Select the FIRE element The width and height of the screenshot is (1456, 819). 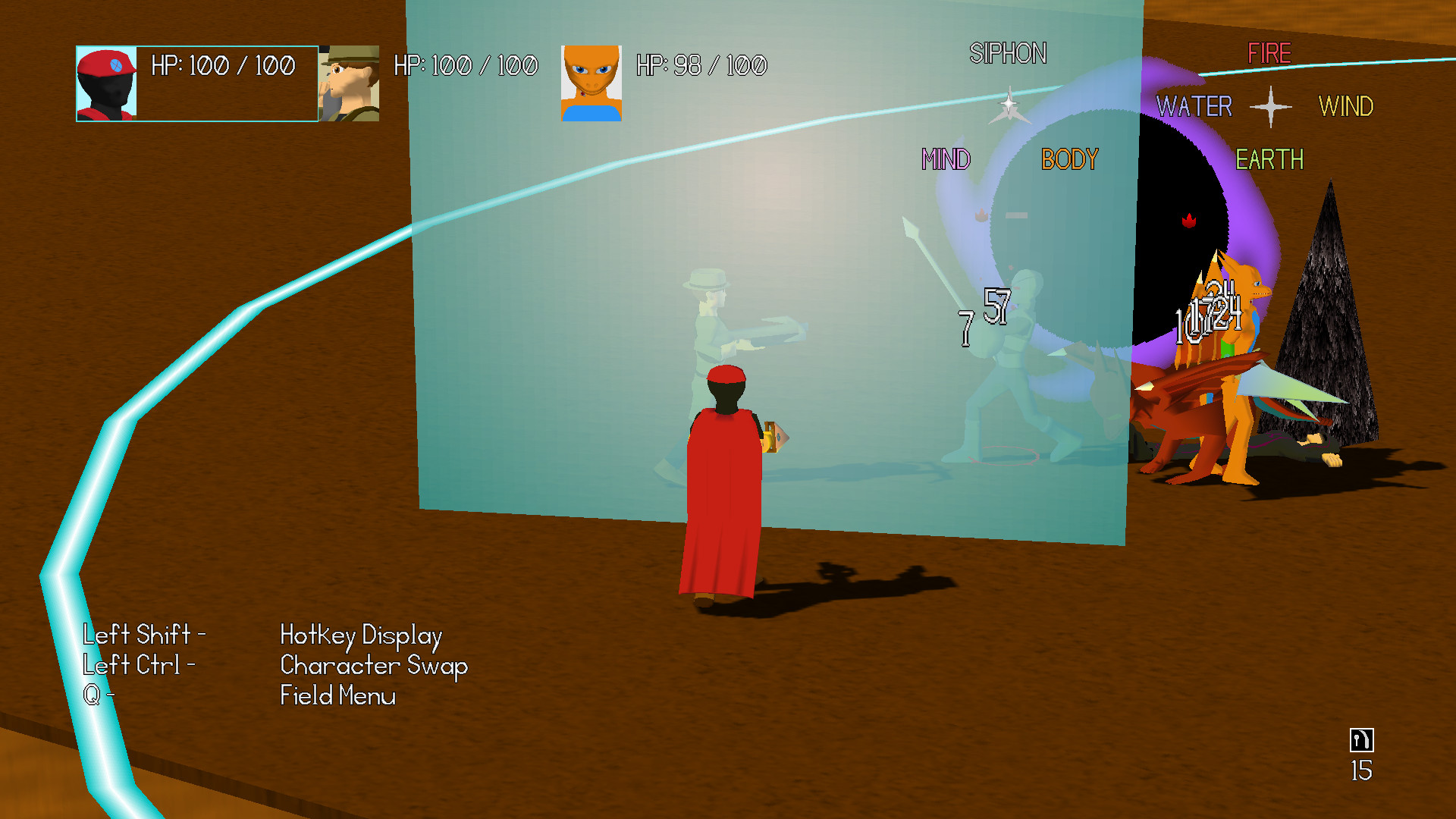[1269, 53]
